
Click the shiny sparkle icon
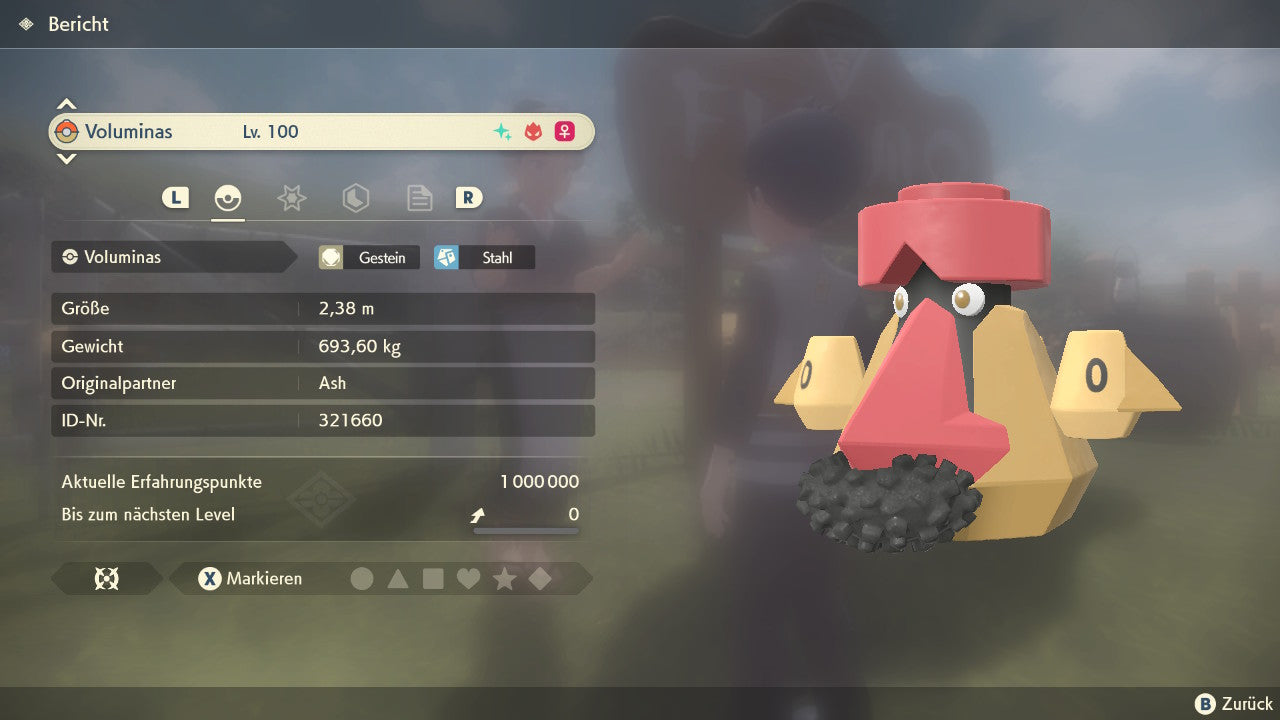(502, 132)
